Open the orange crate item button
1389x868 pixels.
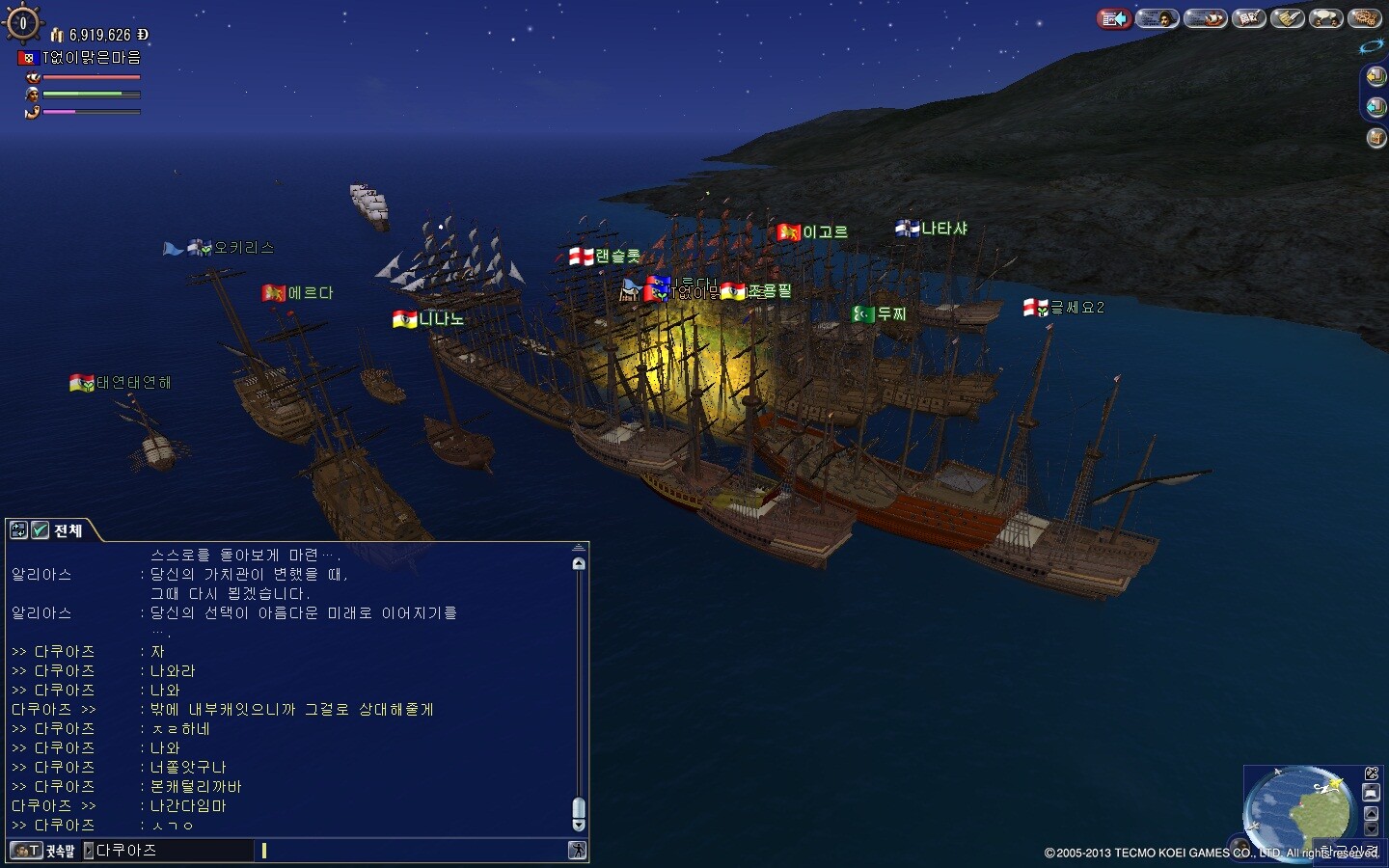(1376, 138)
